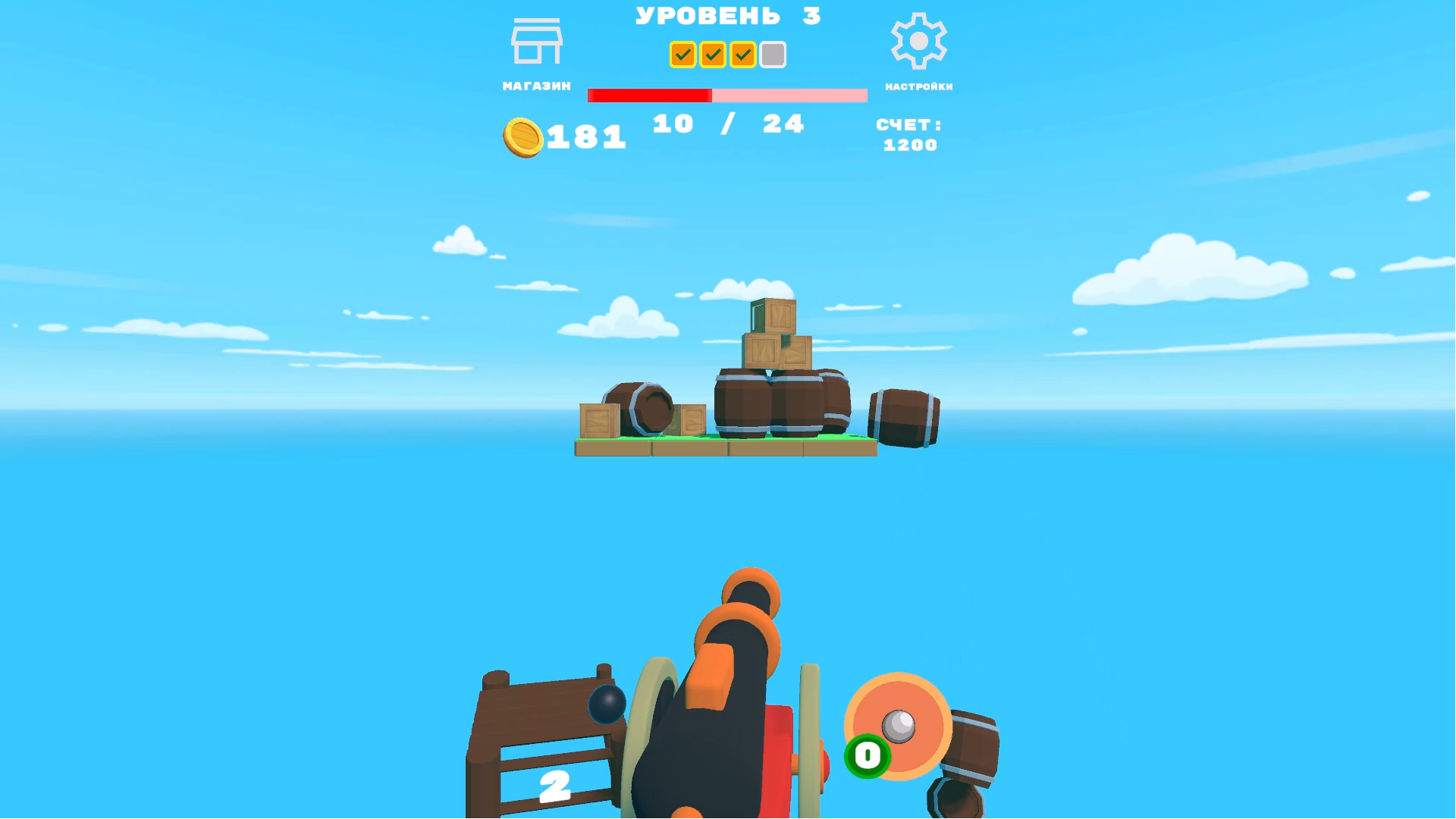
Task: Click the wooden barrel right of the cannon
Action: (x=971, y=747)
